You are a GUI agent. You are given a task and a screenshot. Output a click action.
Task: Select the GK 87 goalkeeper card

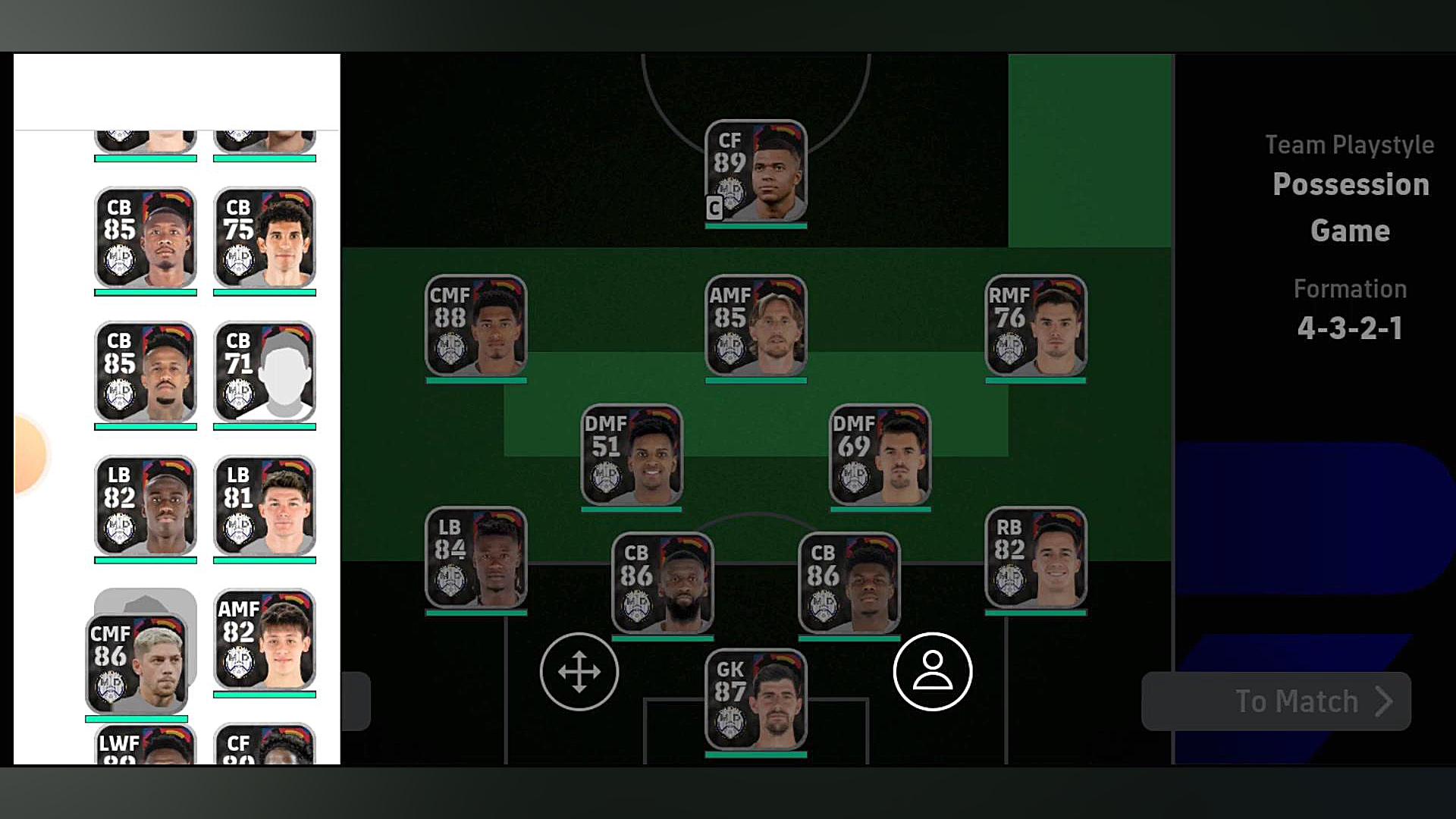coord(755,701)
